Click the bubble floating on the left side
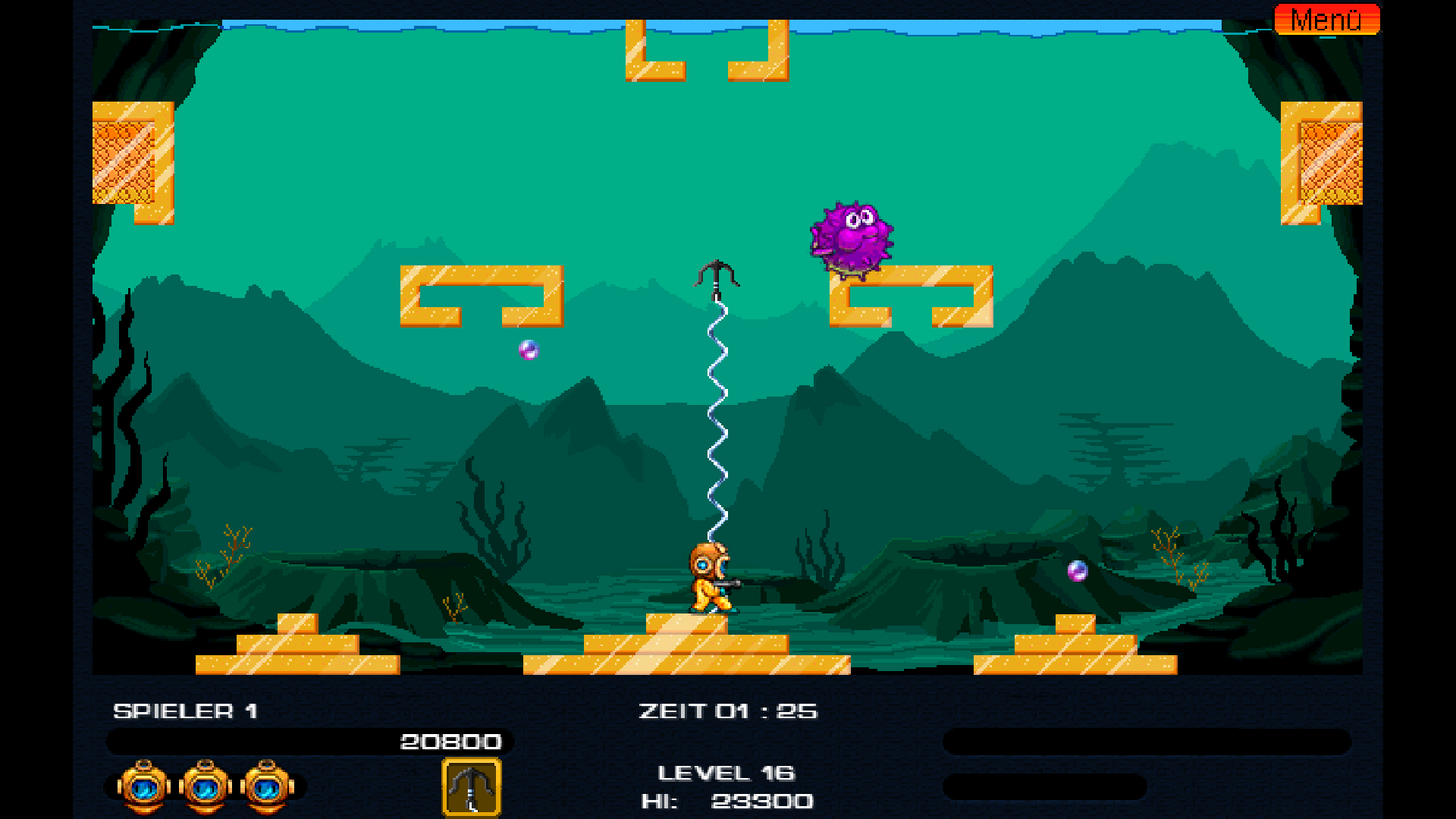The width and height of the screenshot is (1456, 819). 527,351
